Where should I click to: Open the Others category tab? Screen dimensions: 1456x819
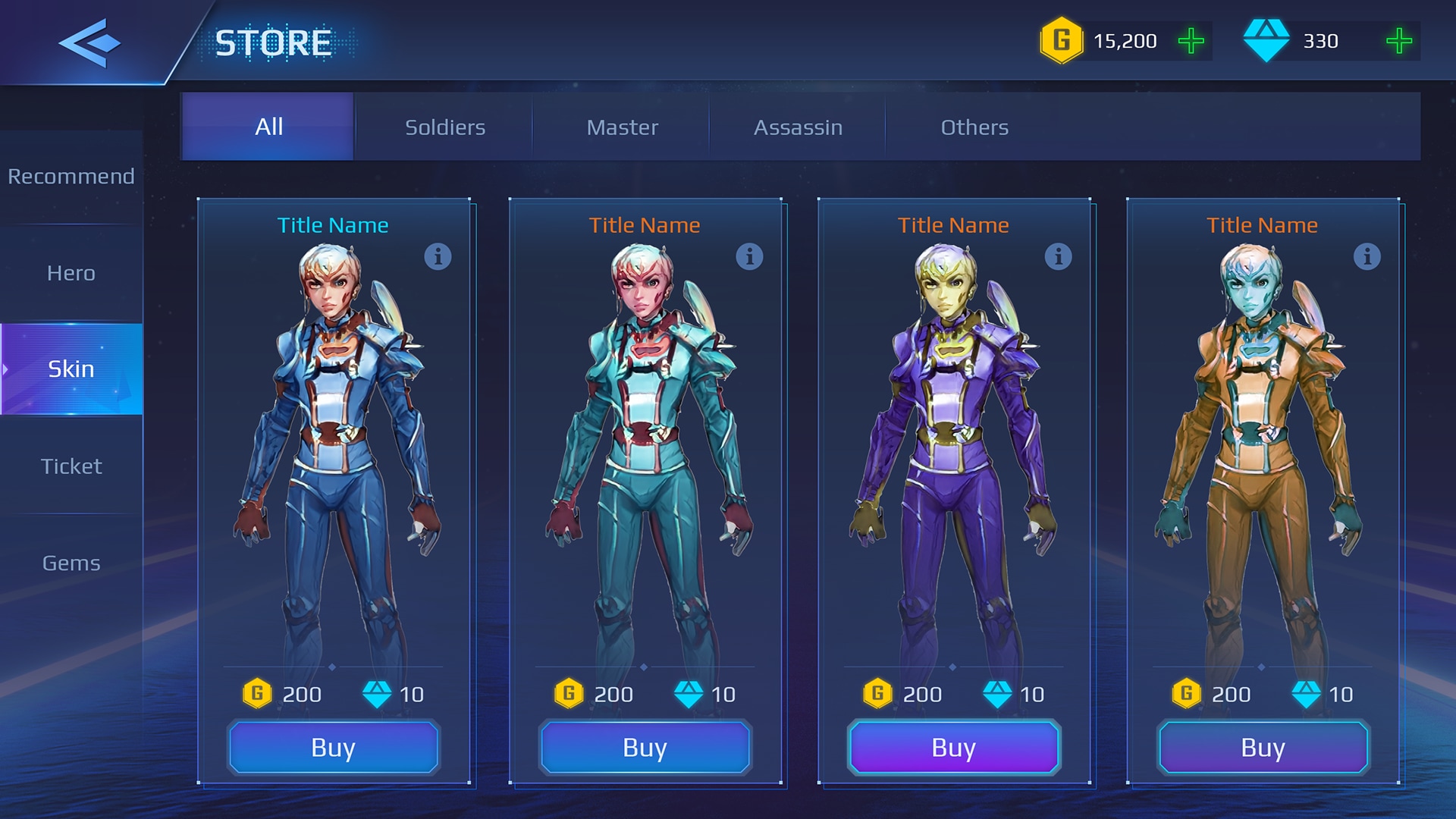tap(974, 127)
